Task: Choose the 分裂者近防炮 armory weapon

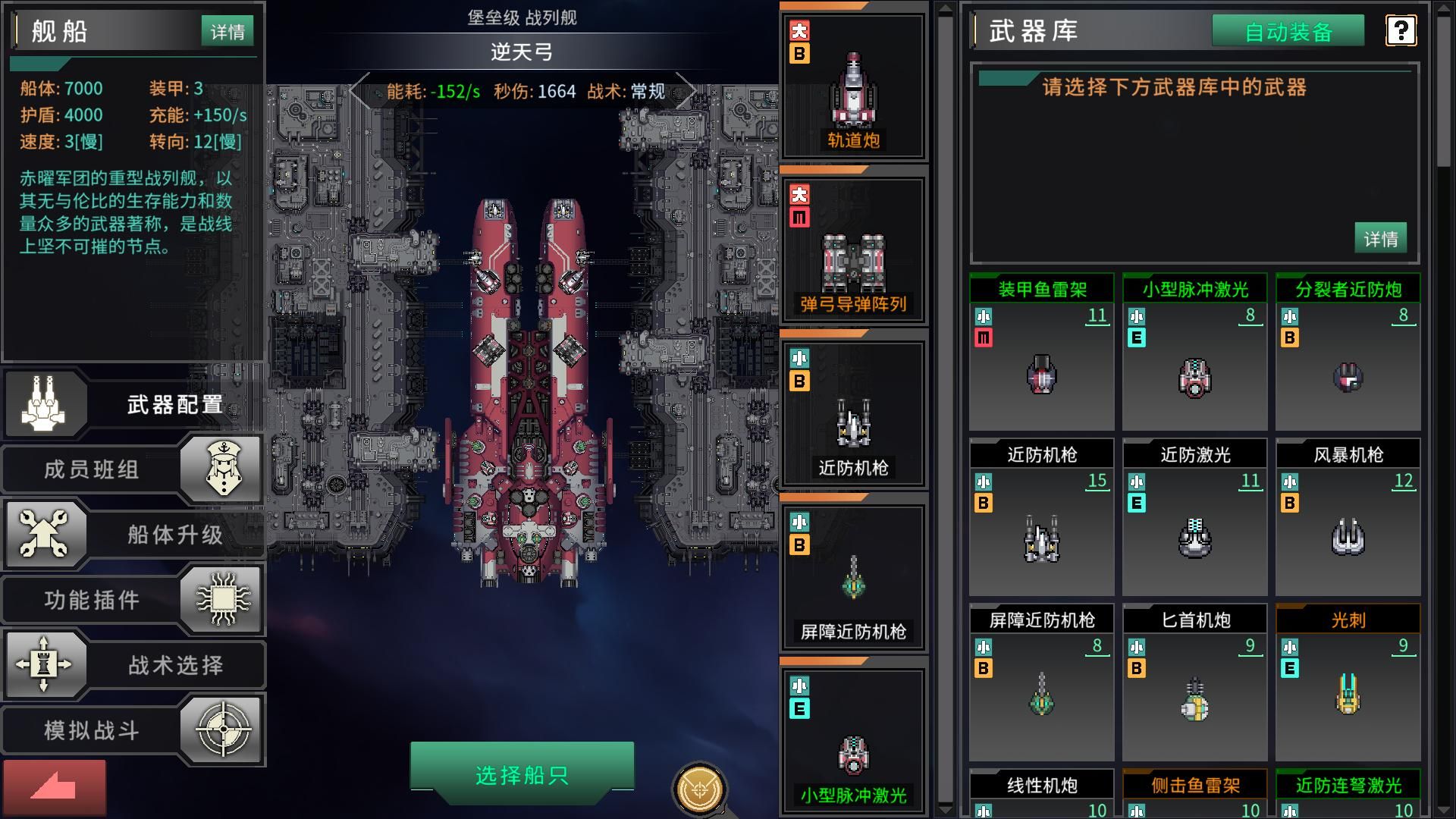Action: click(1348, 353)
